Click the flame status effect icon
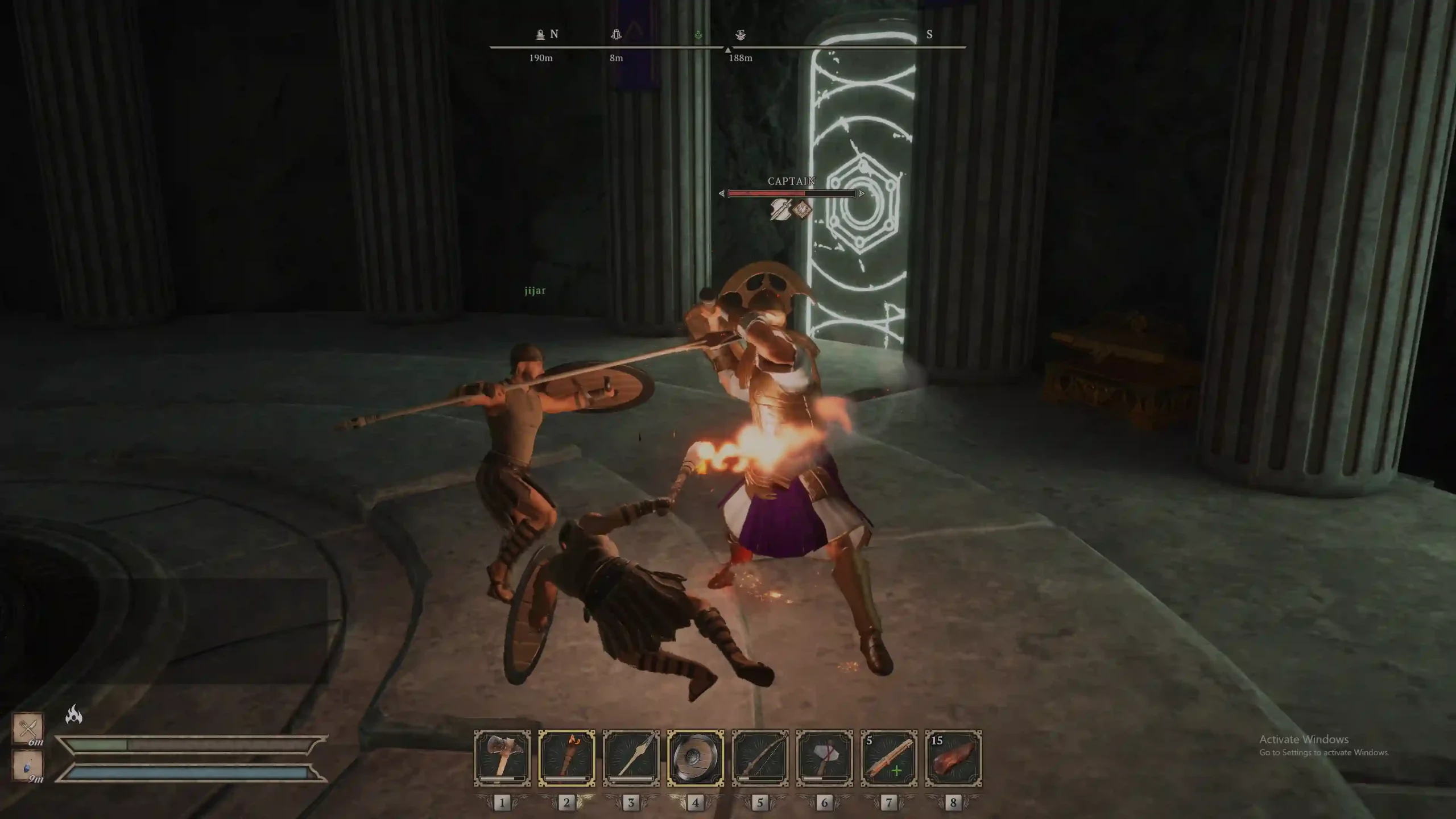 coord(74,714)
